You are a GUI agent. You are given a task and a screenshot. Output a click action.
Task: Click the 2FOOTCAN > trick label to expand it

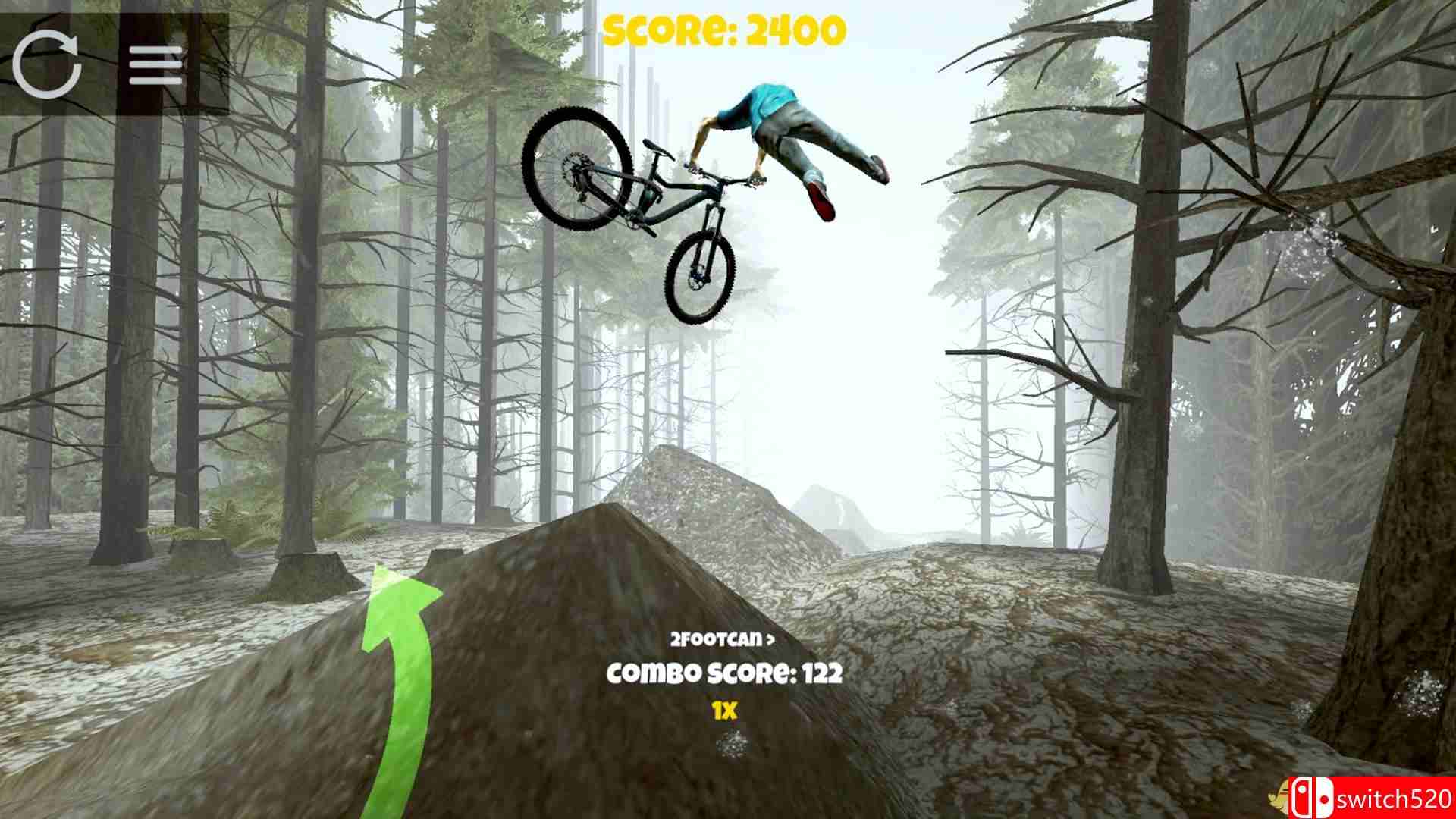tap(720, 641)
